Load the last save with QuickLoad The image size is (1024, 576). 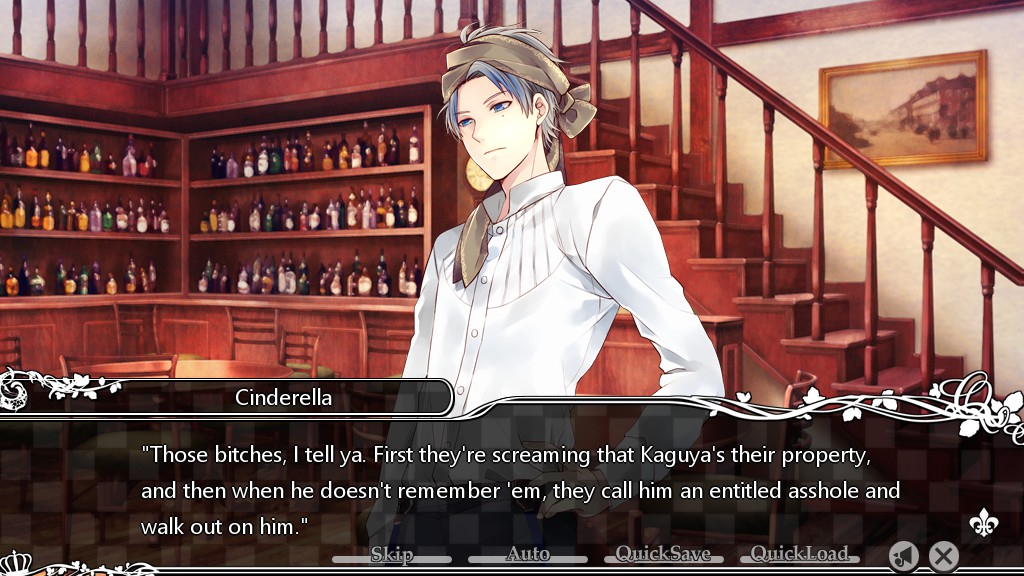pos(799,554)
